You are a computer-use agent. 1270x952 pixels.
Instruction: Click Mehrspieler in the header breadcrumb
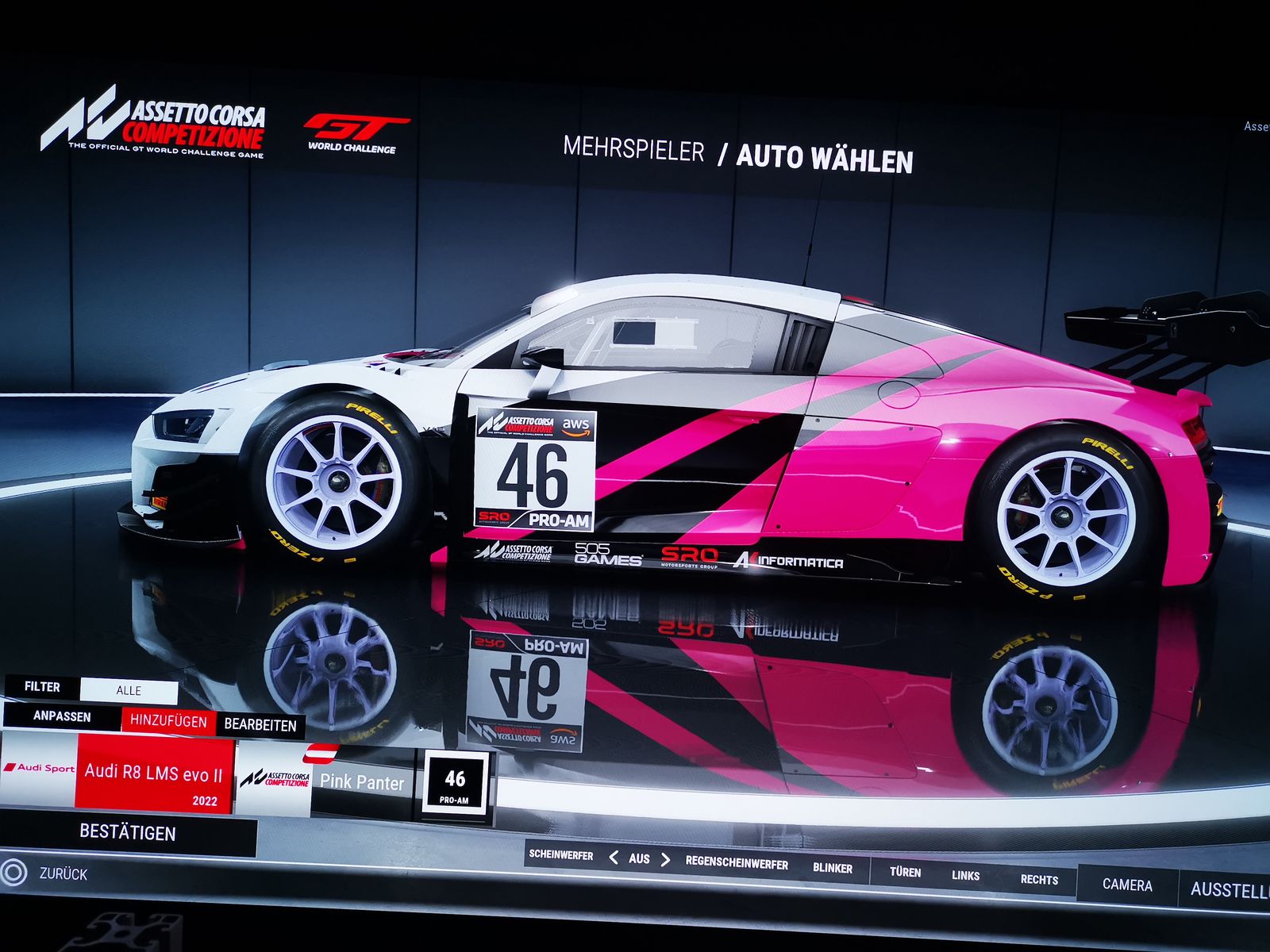point(633,149)
